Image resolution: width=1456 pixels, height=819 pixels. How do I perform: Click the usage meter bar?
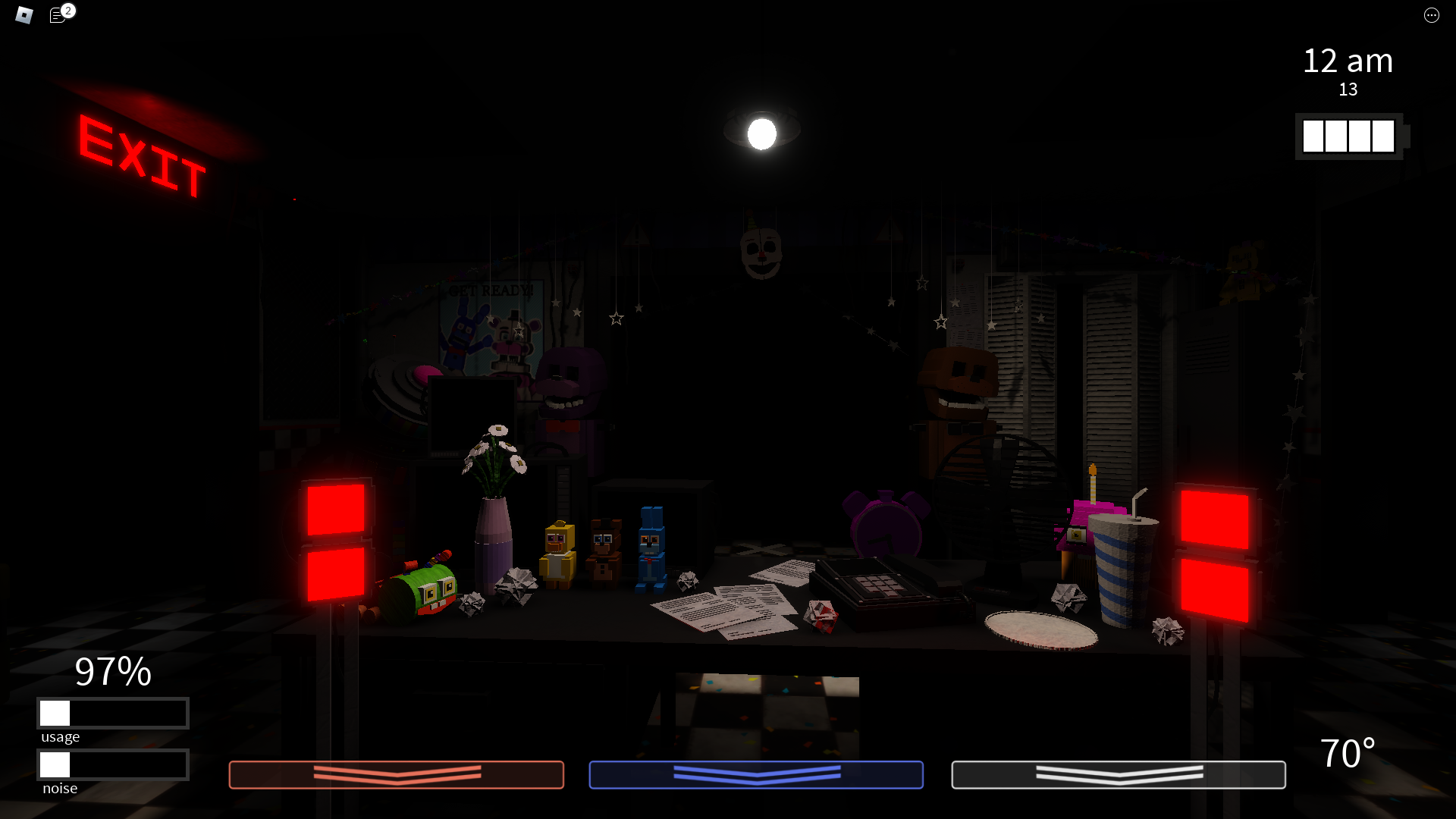pos(112,713)
